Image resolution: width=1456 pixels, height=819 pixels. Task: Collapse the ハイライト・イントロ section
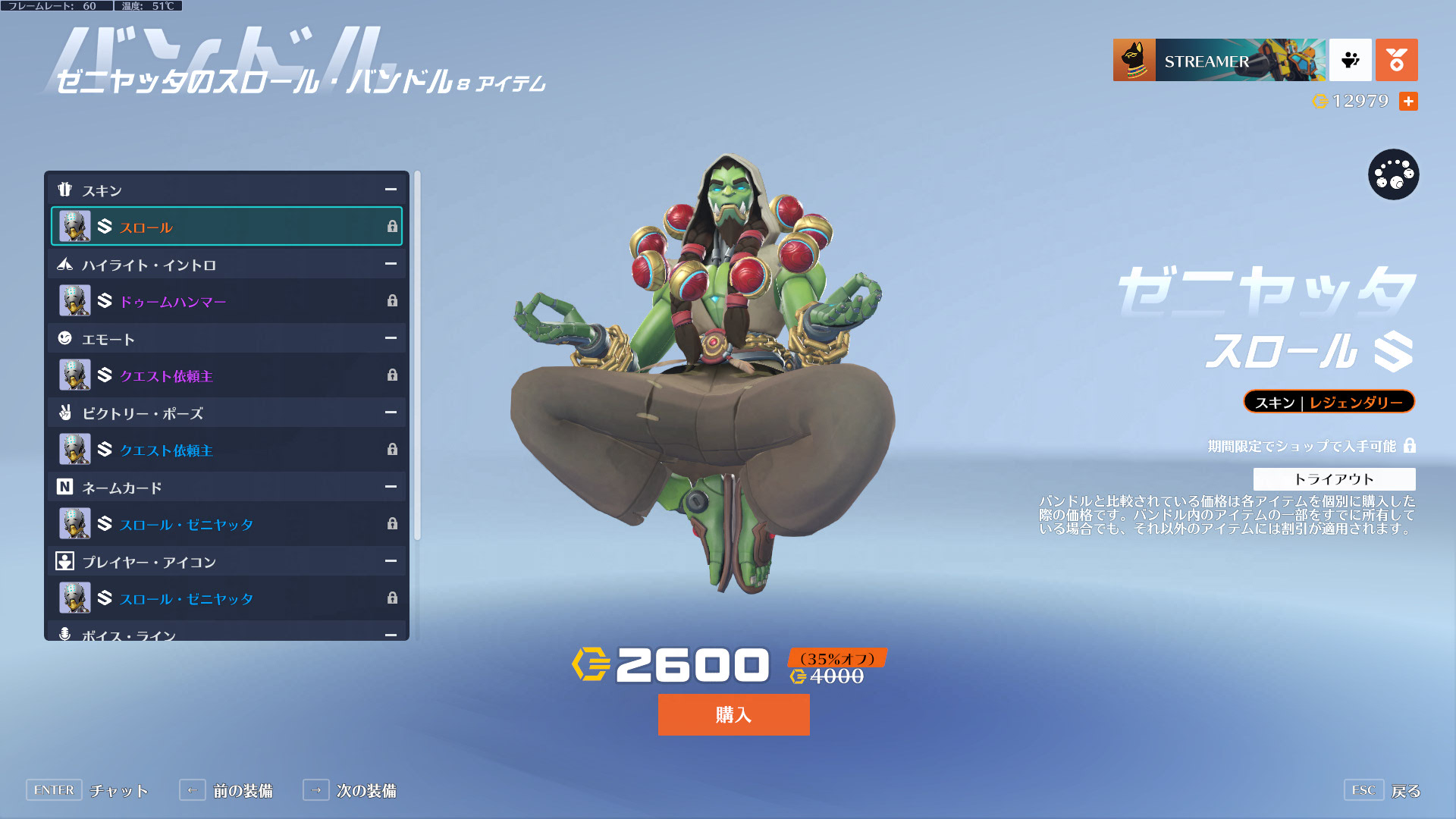[391, 264]
